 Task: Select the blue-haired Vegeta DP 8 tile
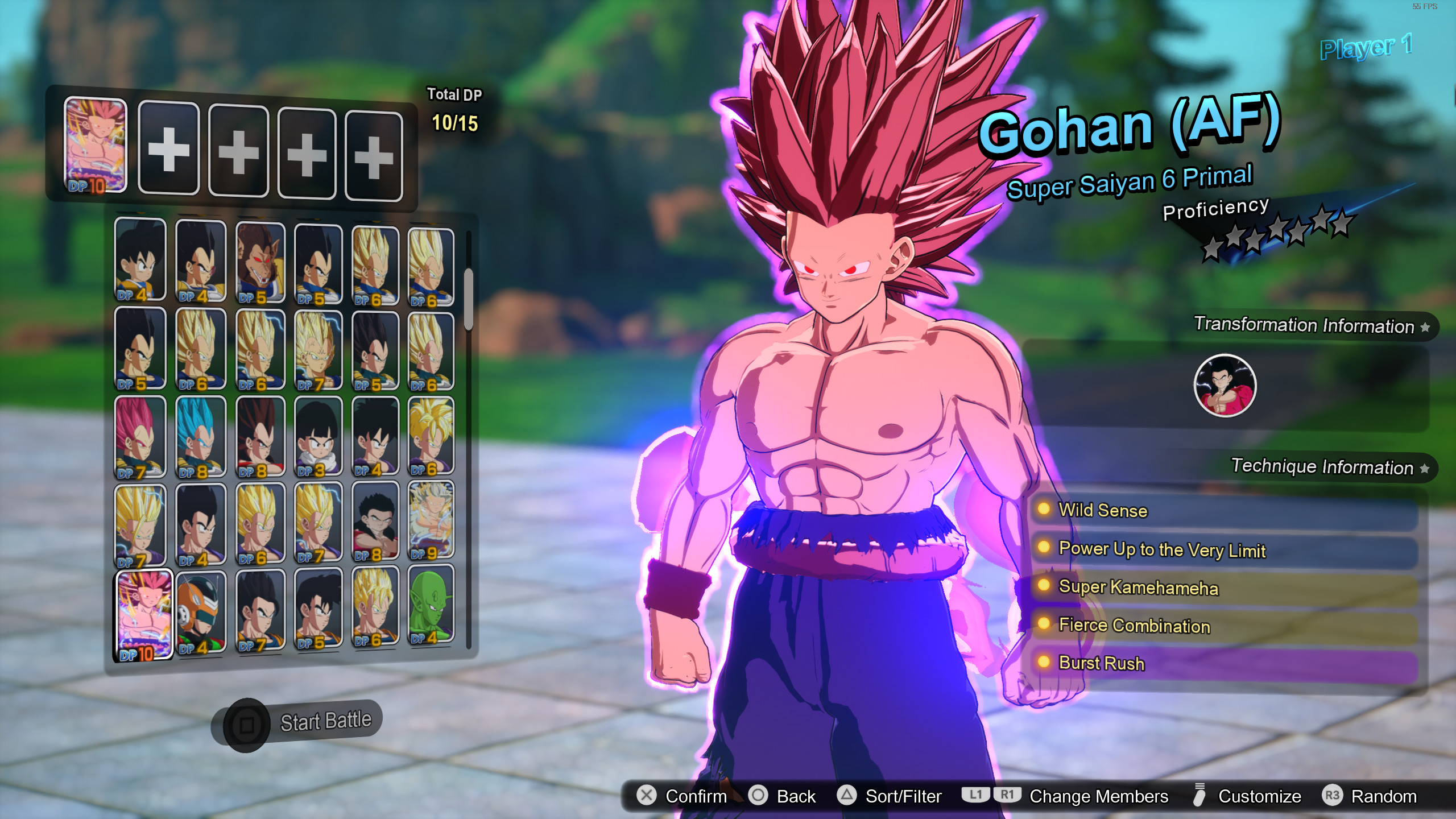(200, 437)
